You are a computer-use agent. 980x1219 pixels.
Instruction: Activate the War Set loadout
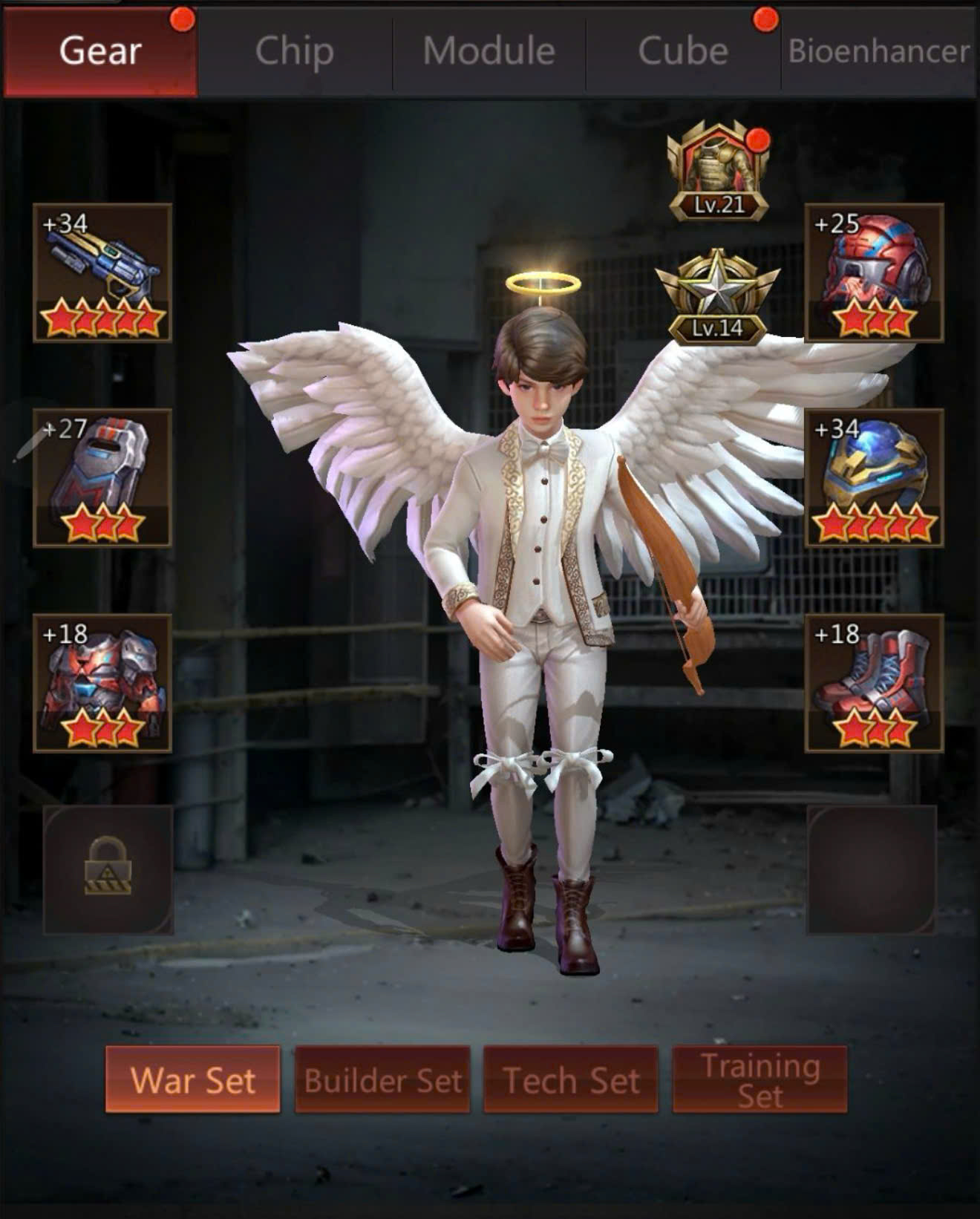[x=193, y=1079]
